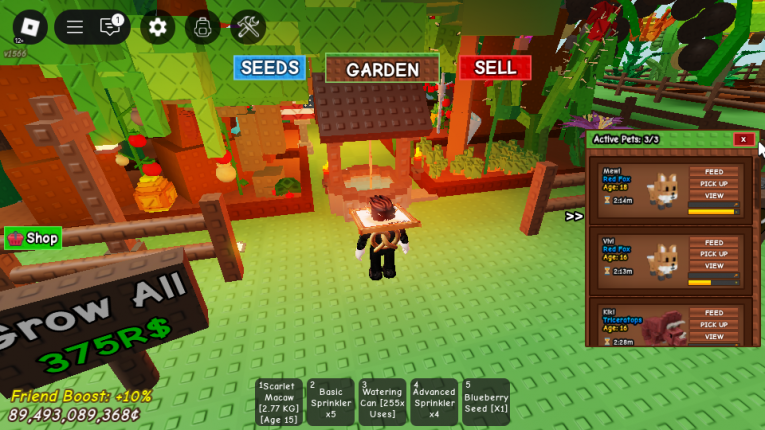Select the Blueberry Seed hotbar slot
The width and height of the screenshot is (765, 430).
(486, 402)
